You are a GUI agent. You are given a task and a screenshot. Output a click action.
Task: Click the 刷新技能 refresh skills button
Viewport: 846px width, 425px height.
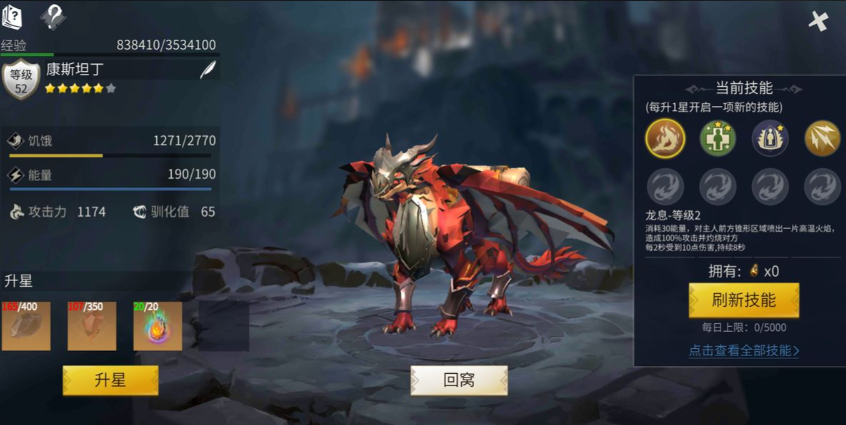pyautogui.click(x=743, y=300)
